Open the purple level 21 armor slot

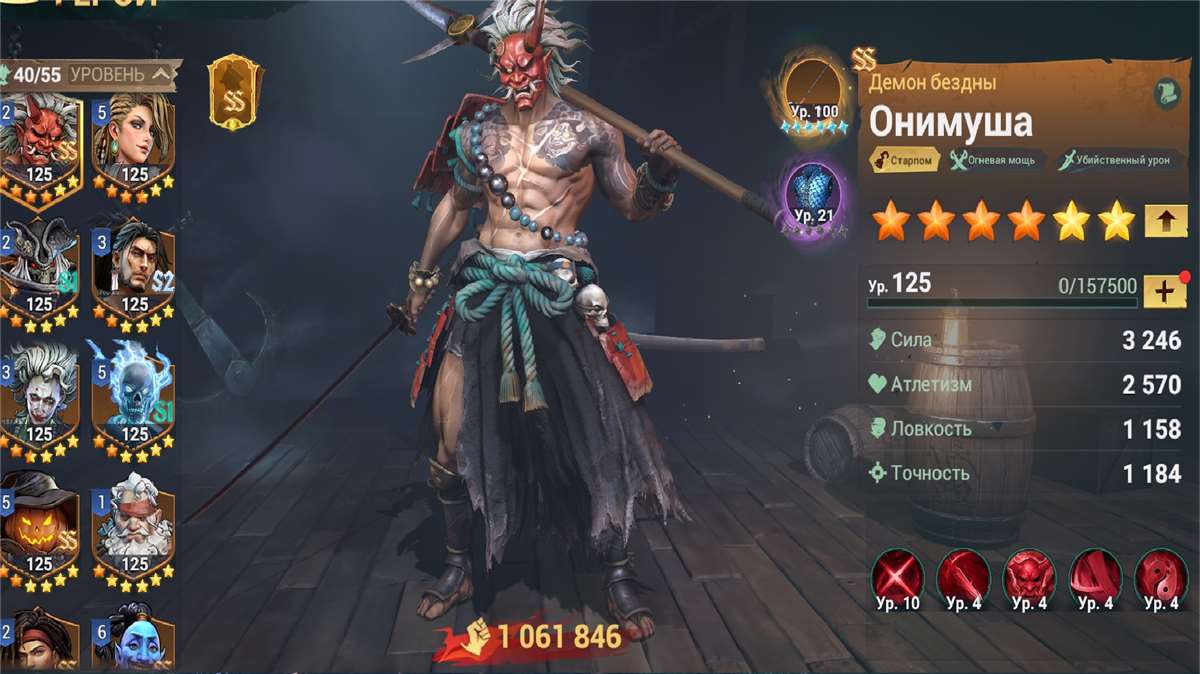point(814,195)
